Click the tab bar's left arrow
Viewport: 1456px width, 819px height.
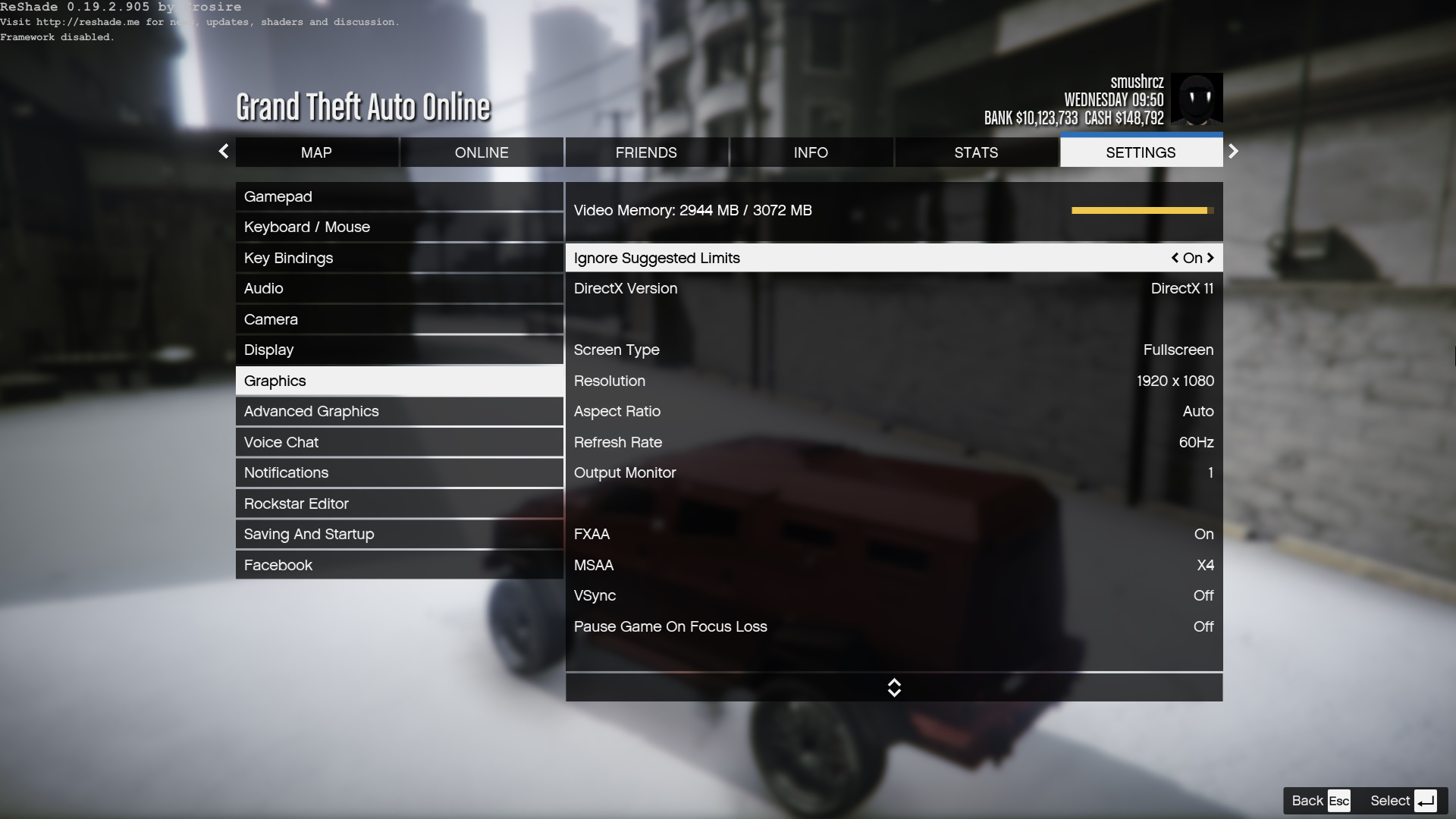224,152
